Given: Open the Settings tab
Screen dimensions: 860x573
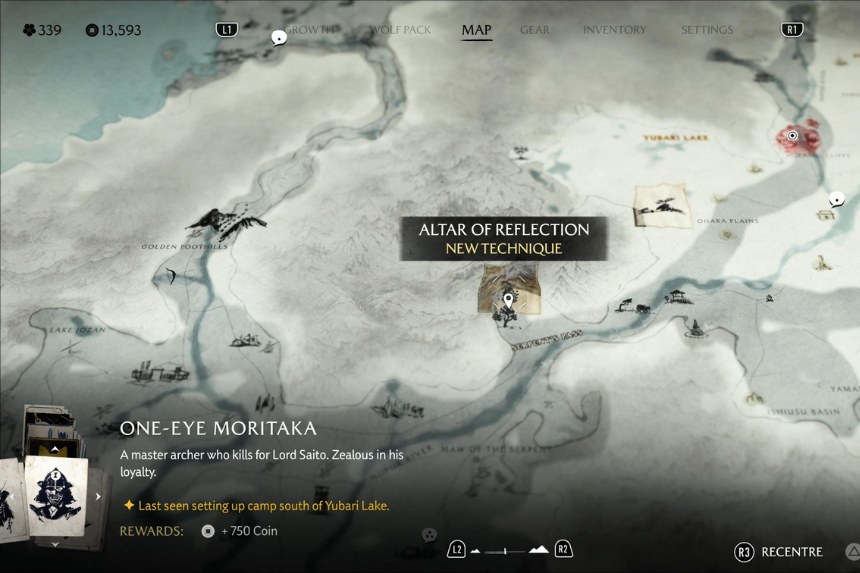Looking at the screenshot, I should point(707,30).
